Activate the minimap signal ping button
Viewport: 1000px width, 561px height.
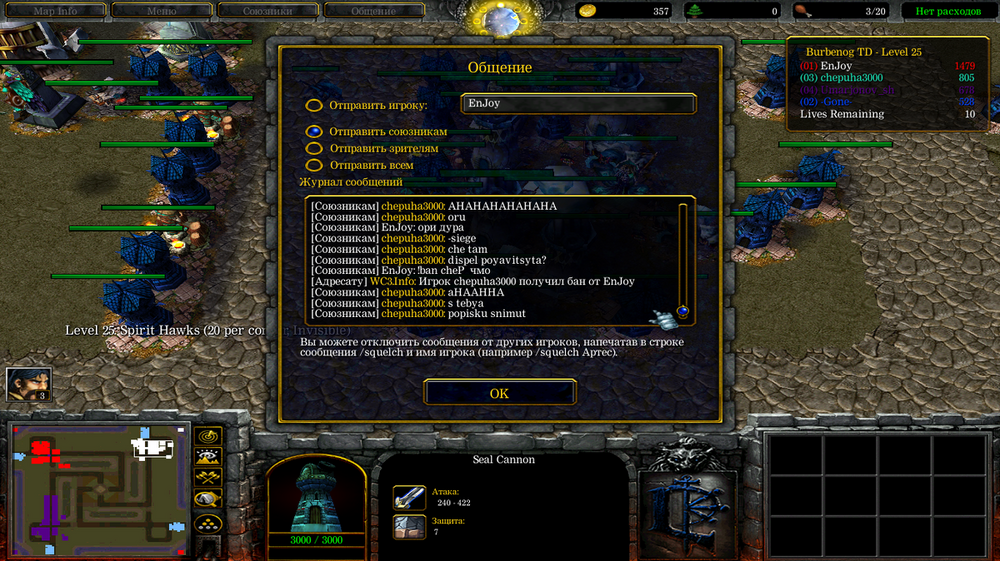(208, 436)
